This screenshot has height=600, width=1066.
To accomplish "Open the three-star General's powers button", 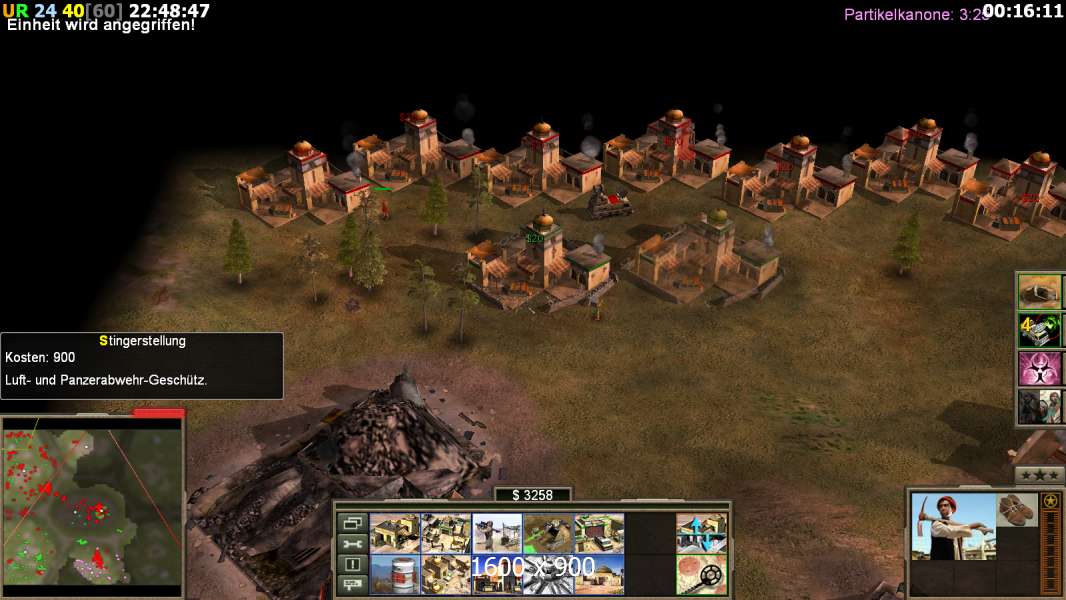I will point(1039,474).
